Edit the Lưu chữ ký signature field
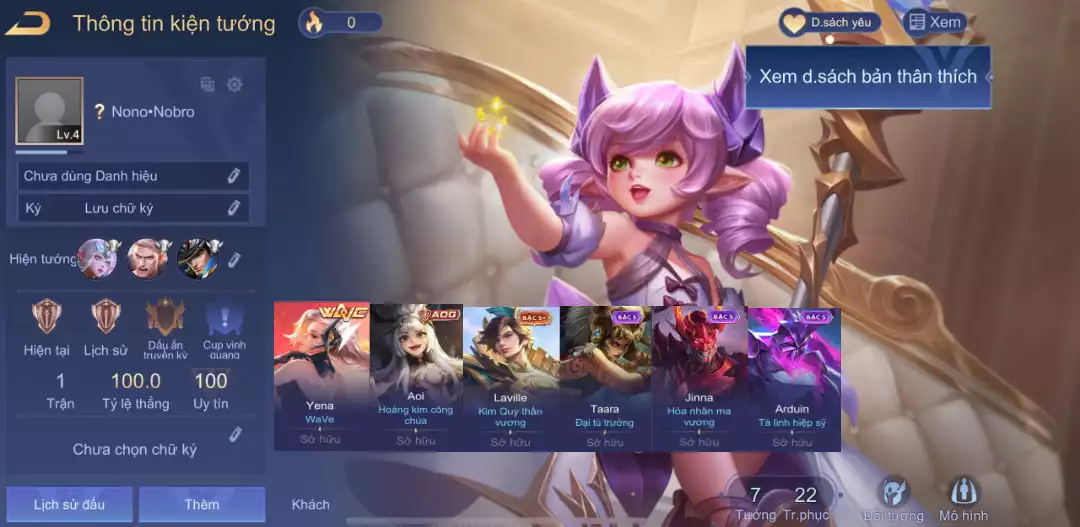 (x=233, y=208)
